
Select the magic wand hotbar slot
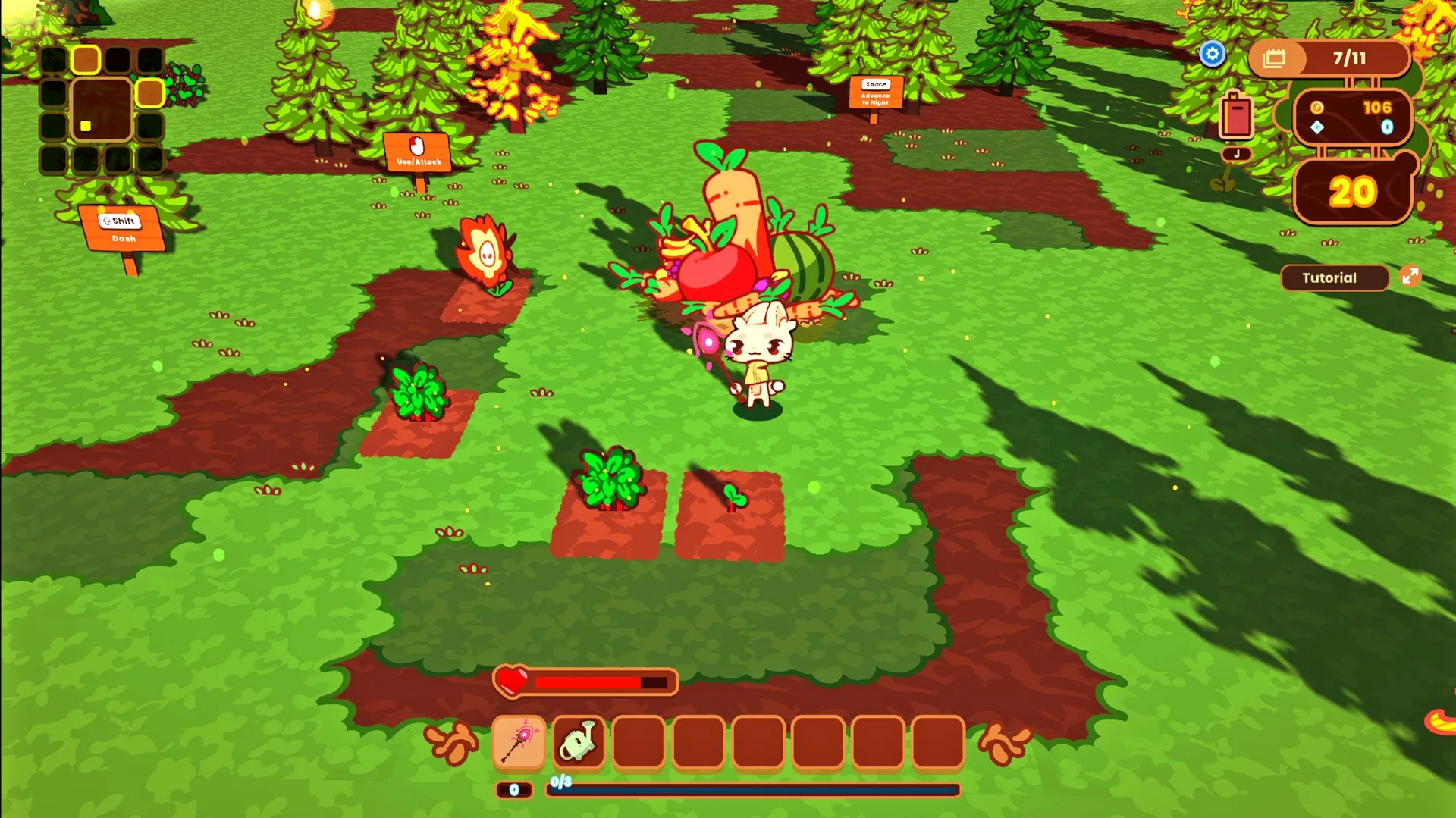[x=519, y=741]
